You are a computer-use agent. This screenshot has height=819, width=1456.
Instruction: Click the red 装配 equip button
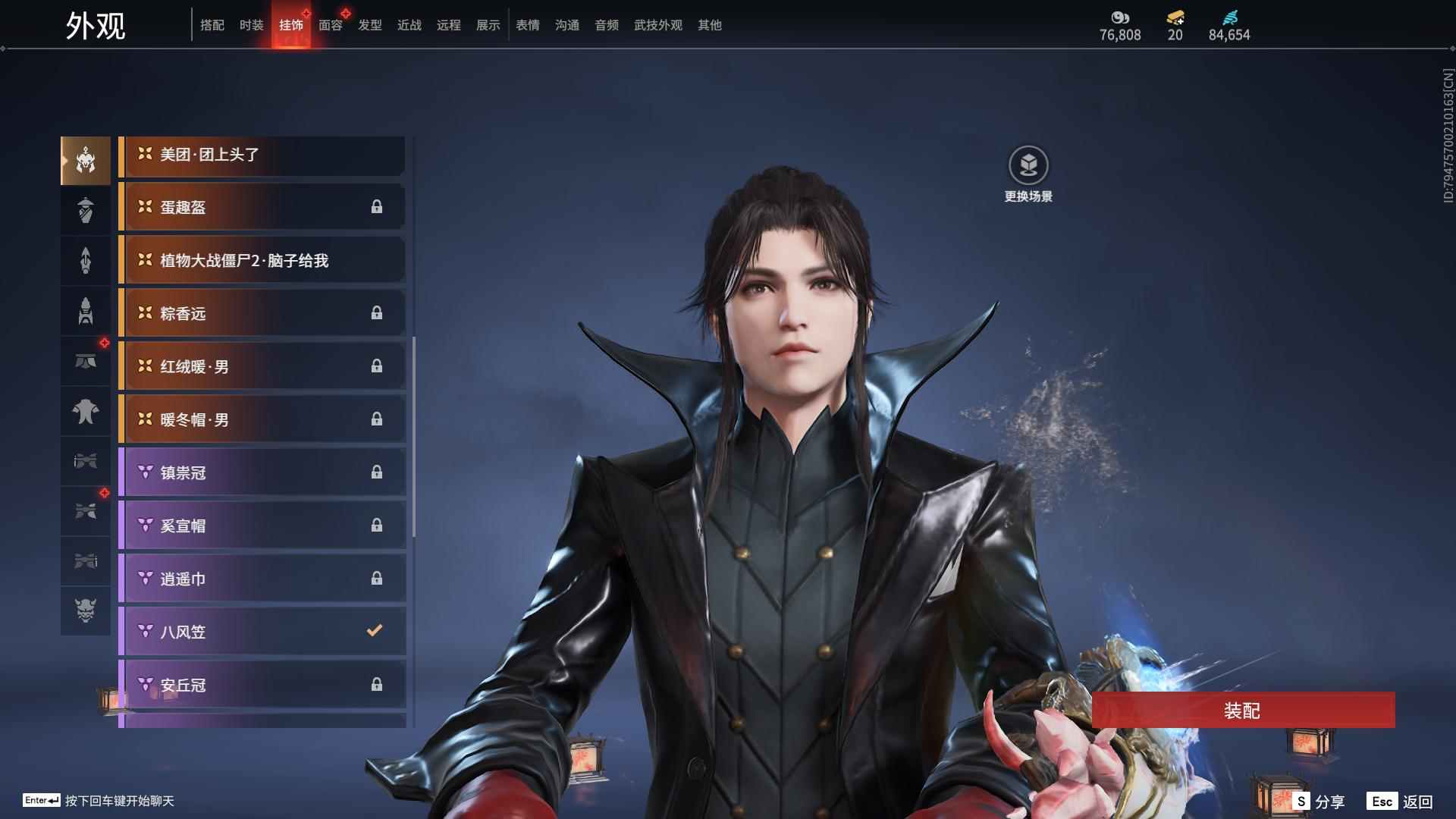point(1242,711)
